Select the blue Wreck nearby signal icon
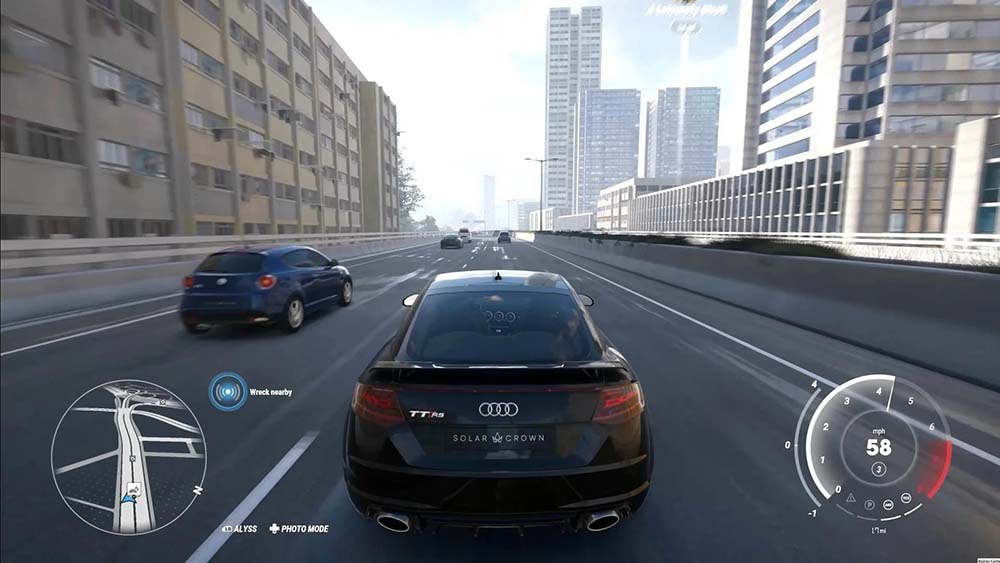The image size is (1000, 563). pos(228,391)
